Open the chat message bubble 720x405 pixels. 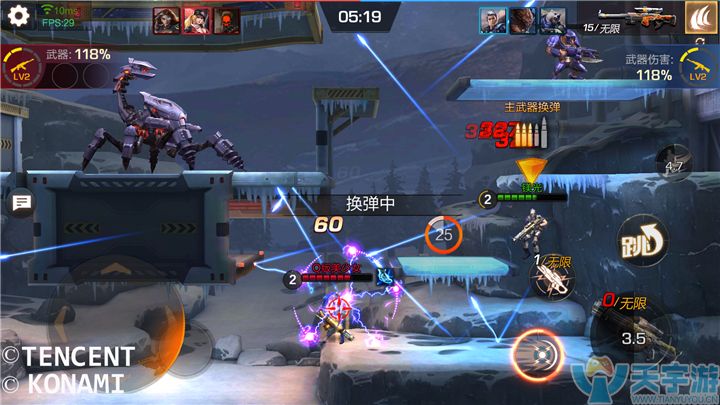tap(20, 203)
